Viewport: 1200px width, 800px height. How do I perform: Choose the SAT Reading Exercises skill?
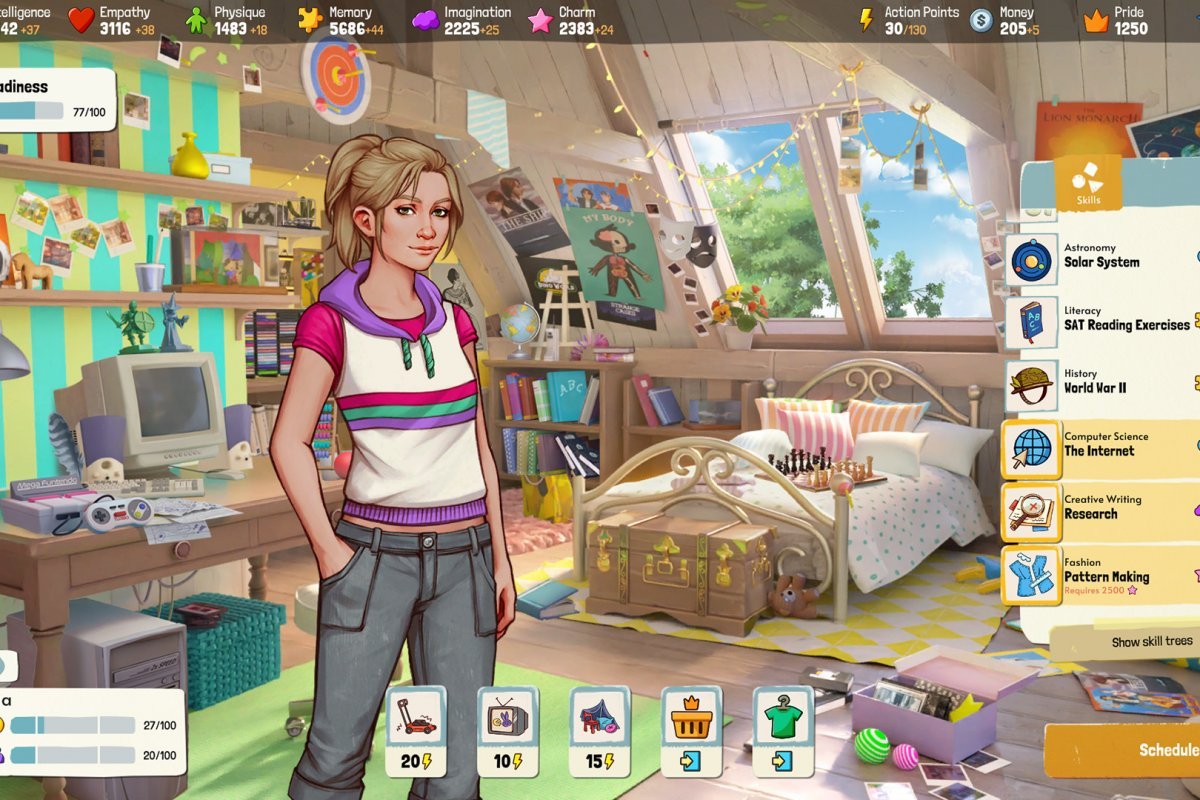(1100, 320)
